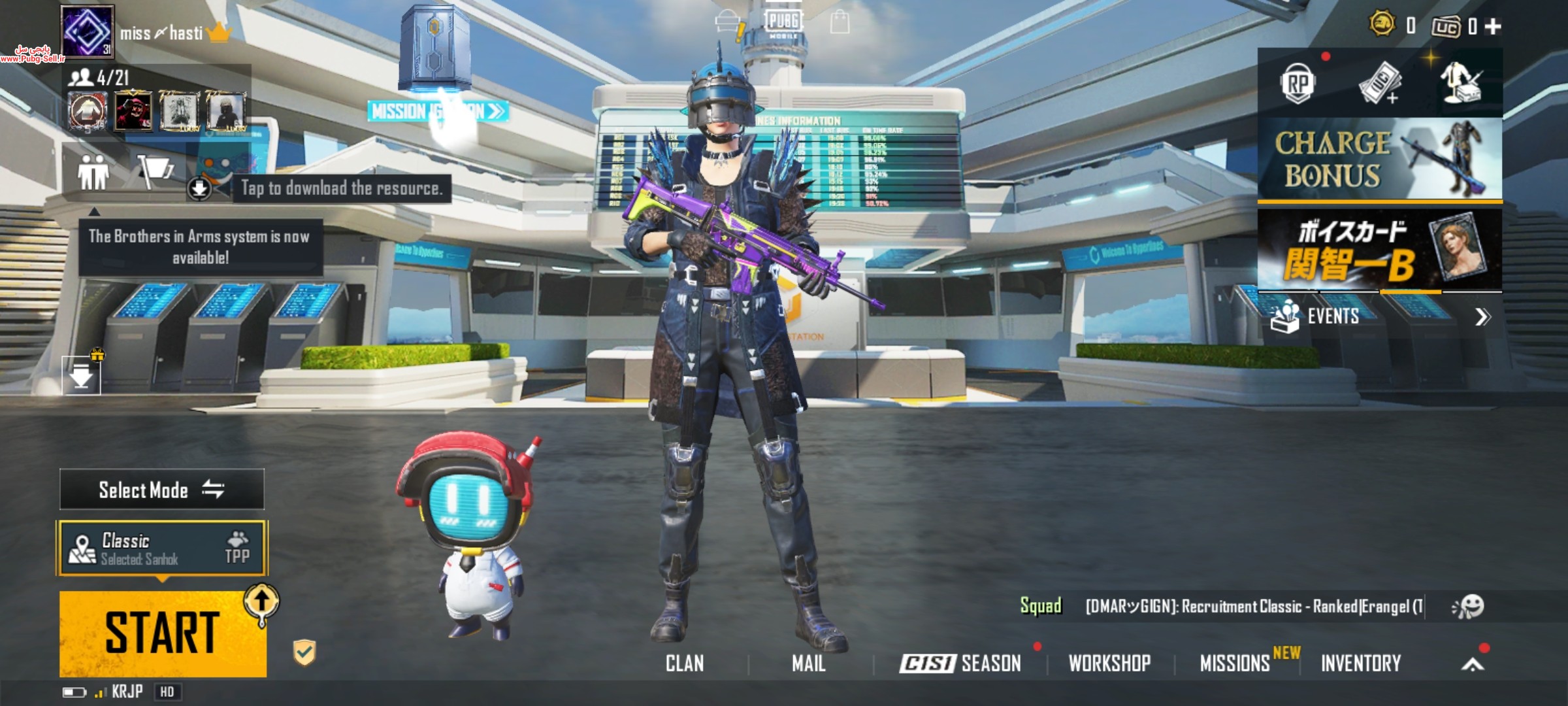Tap the yellow START button
The height and width of the screenshot is (706, 1568).
[x=162, y=633]
